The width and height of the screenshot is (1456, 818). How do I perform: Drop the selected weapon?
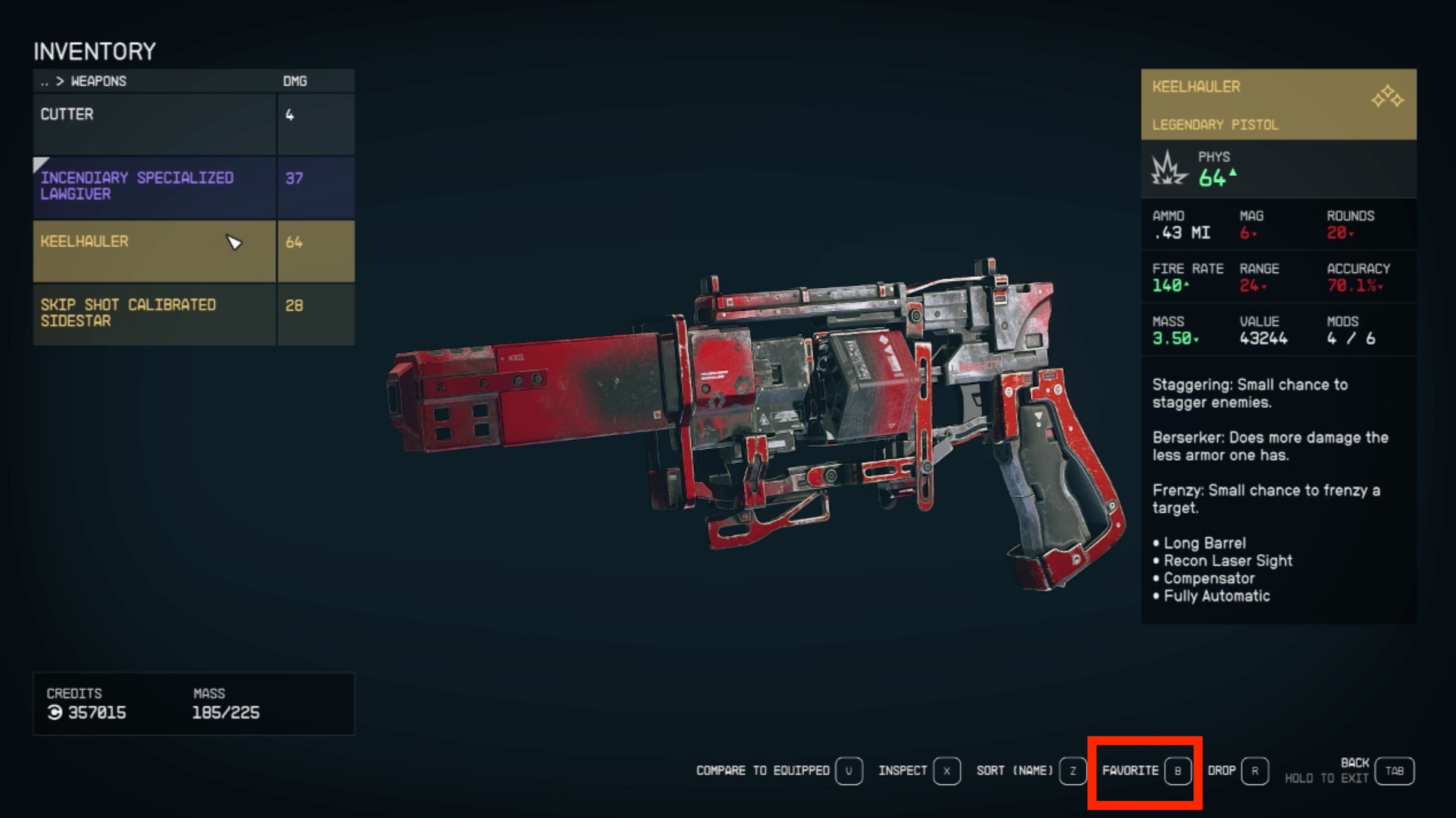click(1238, 771)
